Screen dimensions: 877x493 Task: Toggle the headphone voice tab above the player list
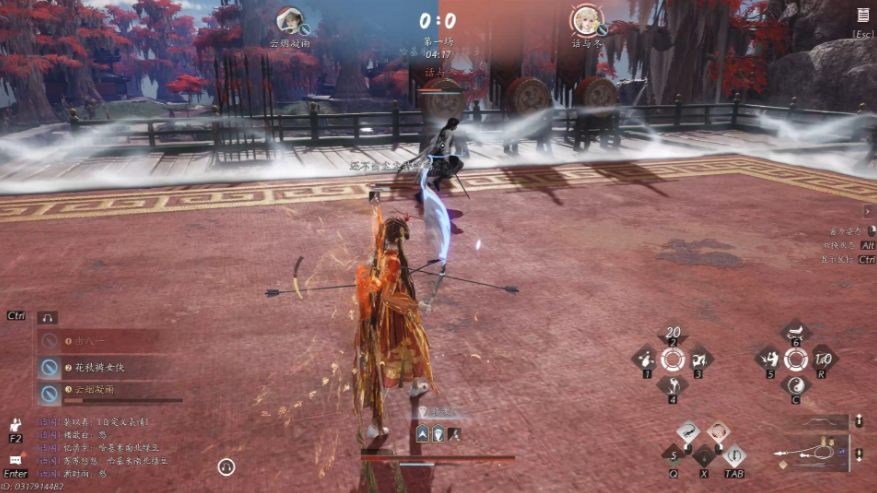click(x=47, y=317)
